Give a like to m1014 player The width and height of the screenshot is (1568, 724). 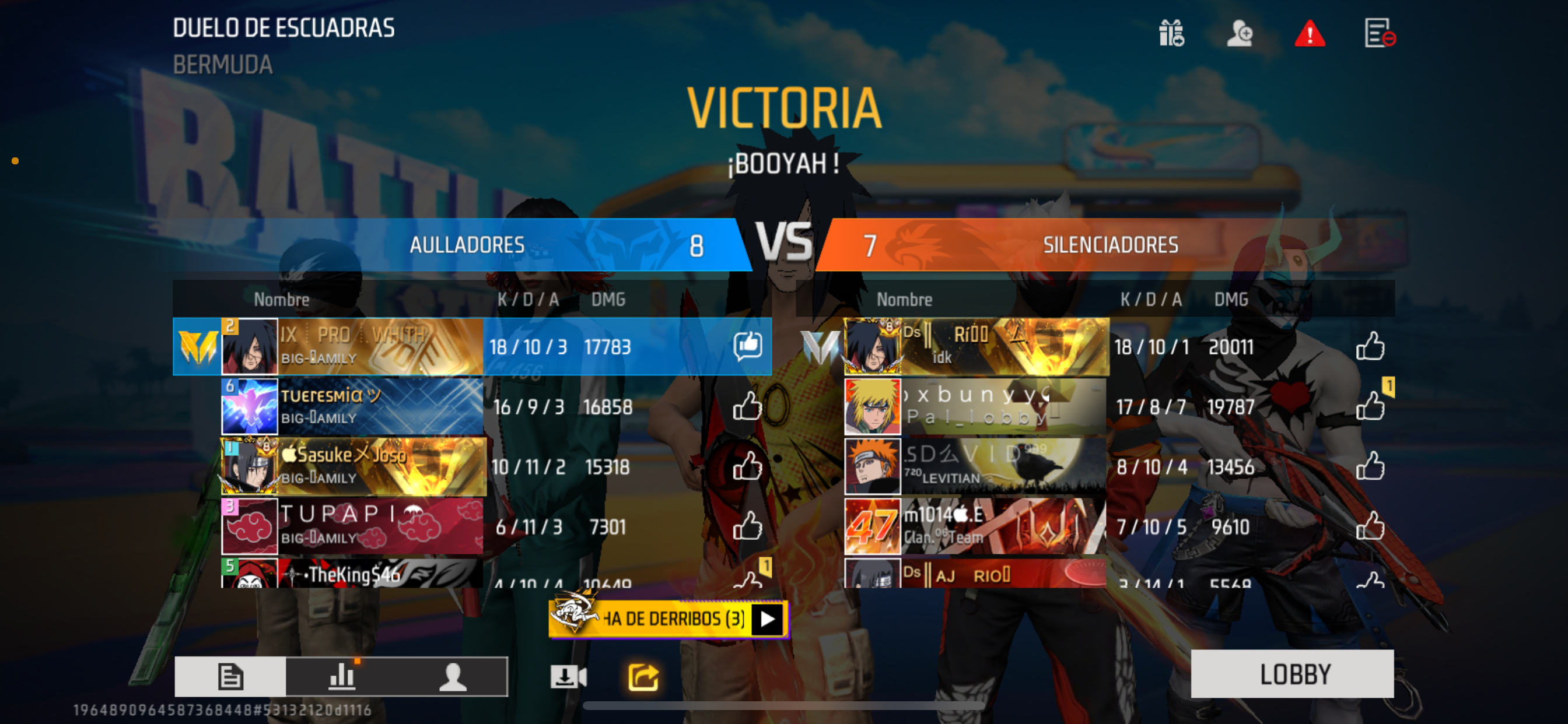click(1370, 526)
